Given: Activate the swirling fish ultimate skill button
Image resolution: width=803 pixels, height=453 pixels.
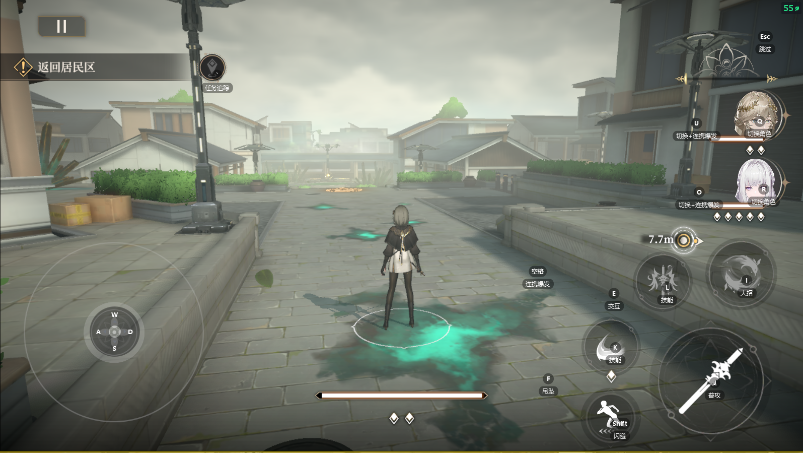Looking at the screenshot, I should click(x=741, y=272).
